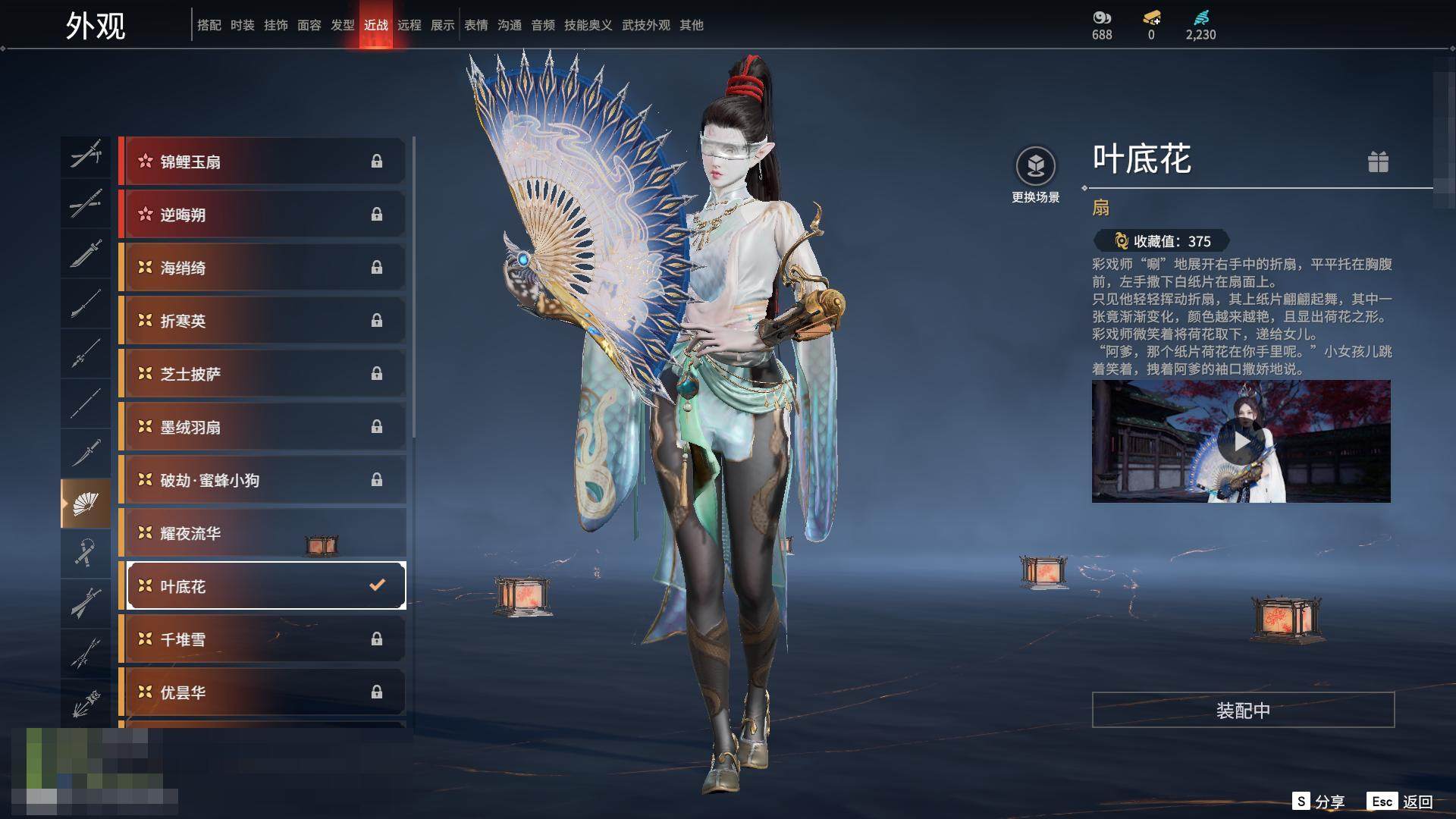Image resolution: width=1456 pixels, height=819 pixels.
Task: Open the 挂饰 tab
Action: point(276,25)
